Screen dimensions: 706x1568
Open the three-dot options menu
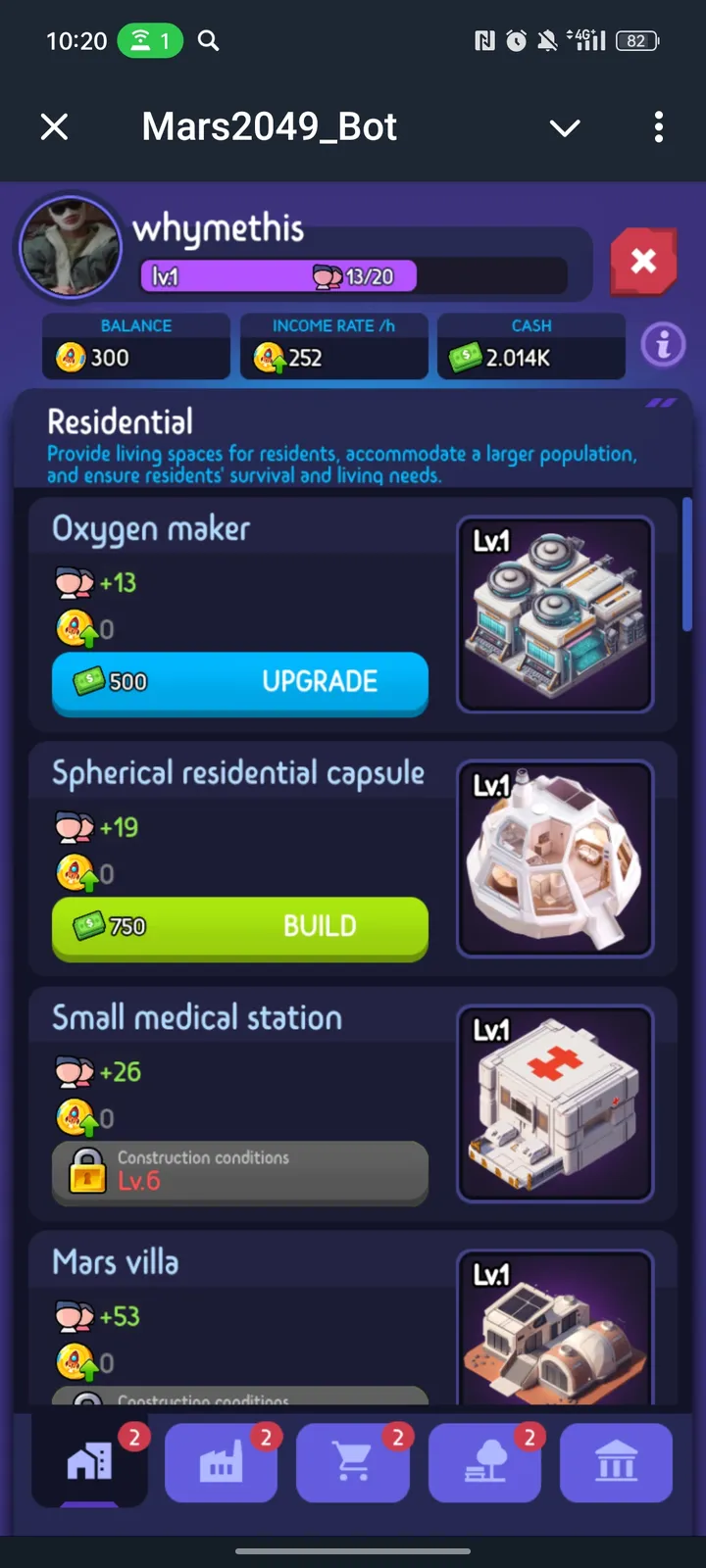[658, 126]
